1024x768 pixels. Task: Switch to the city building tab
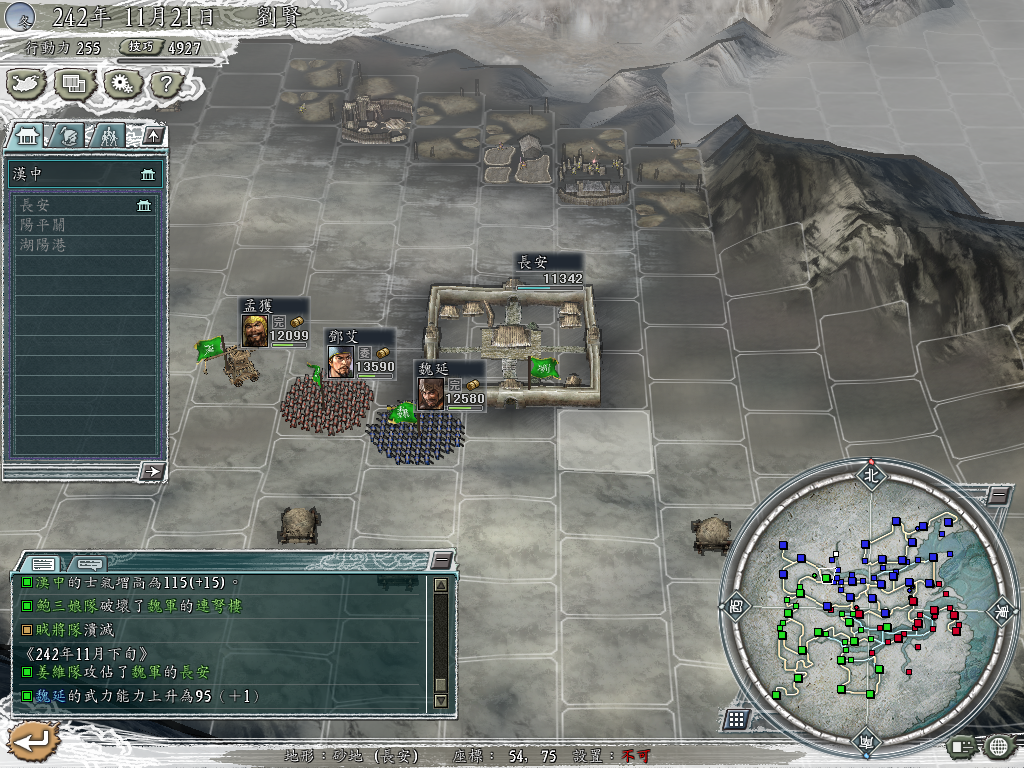click(x=28, y=136)
